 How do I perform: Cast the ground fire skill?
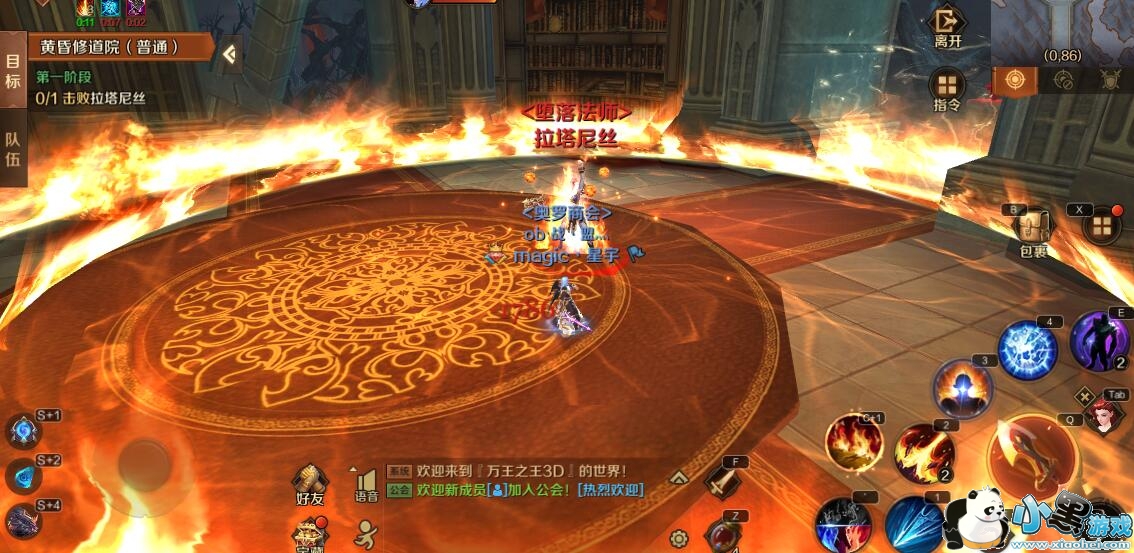click(x=854, y=441)
